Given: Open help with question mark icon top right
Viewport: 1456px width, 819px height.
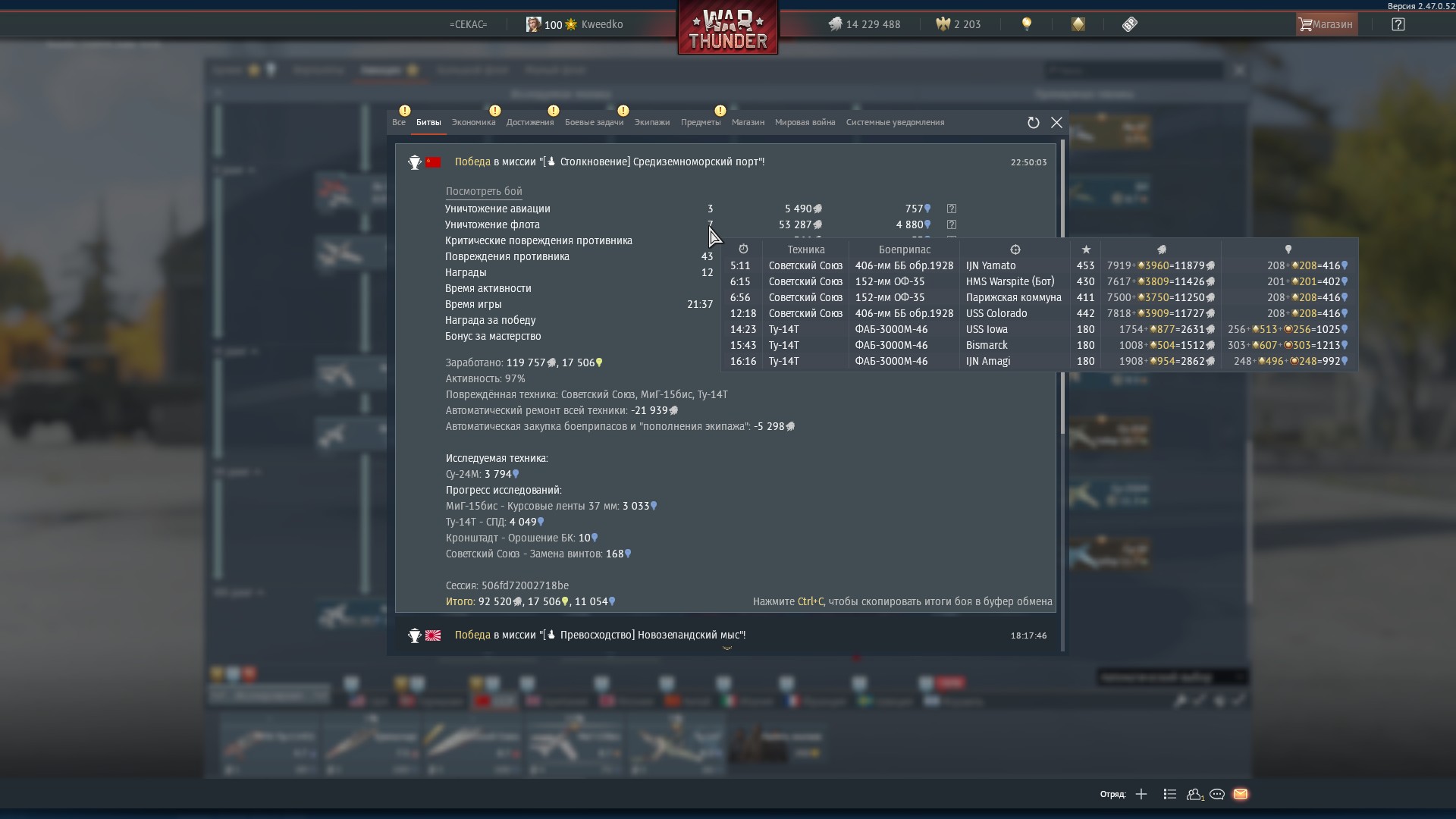Looking at the screenshot, I should pos(1398,24).
